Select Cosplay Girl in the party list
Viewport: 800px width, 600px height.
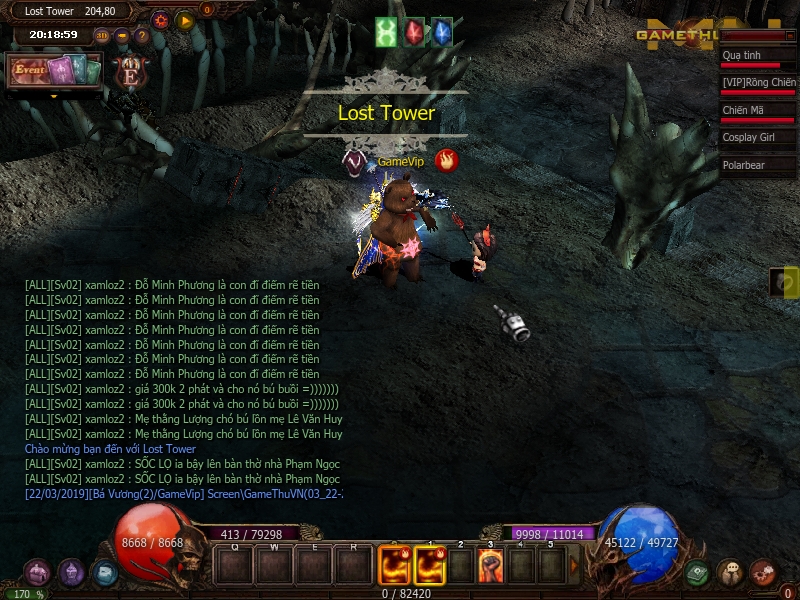pyautogui.click(x=757, y=138)
